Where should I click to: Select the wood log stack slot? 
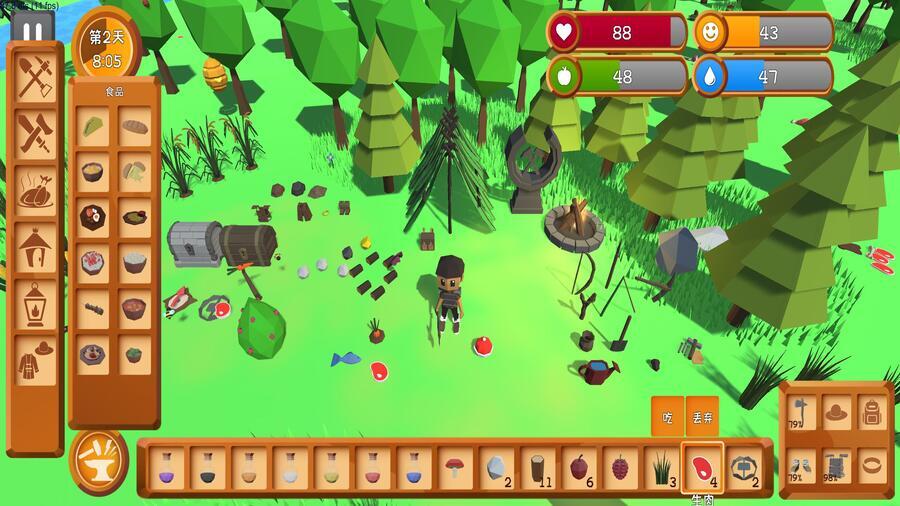537,467
